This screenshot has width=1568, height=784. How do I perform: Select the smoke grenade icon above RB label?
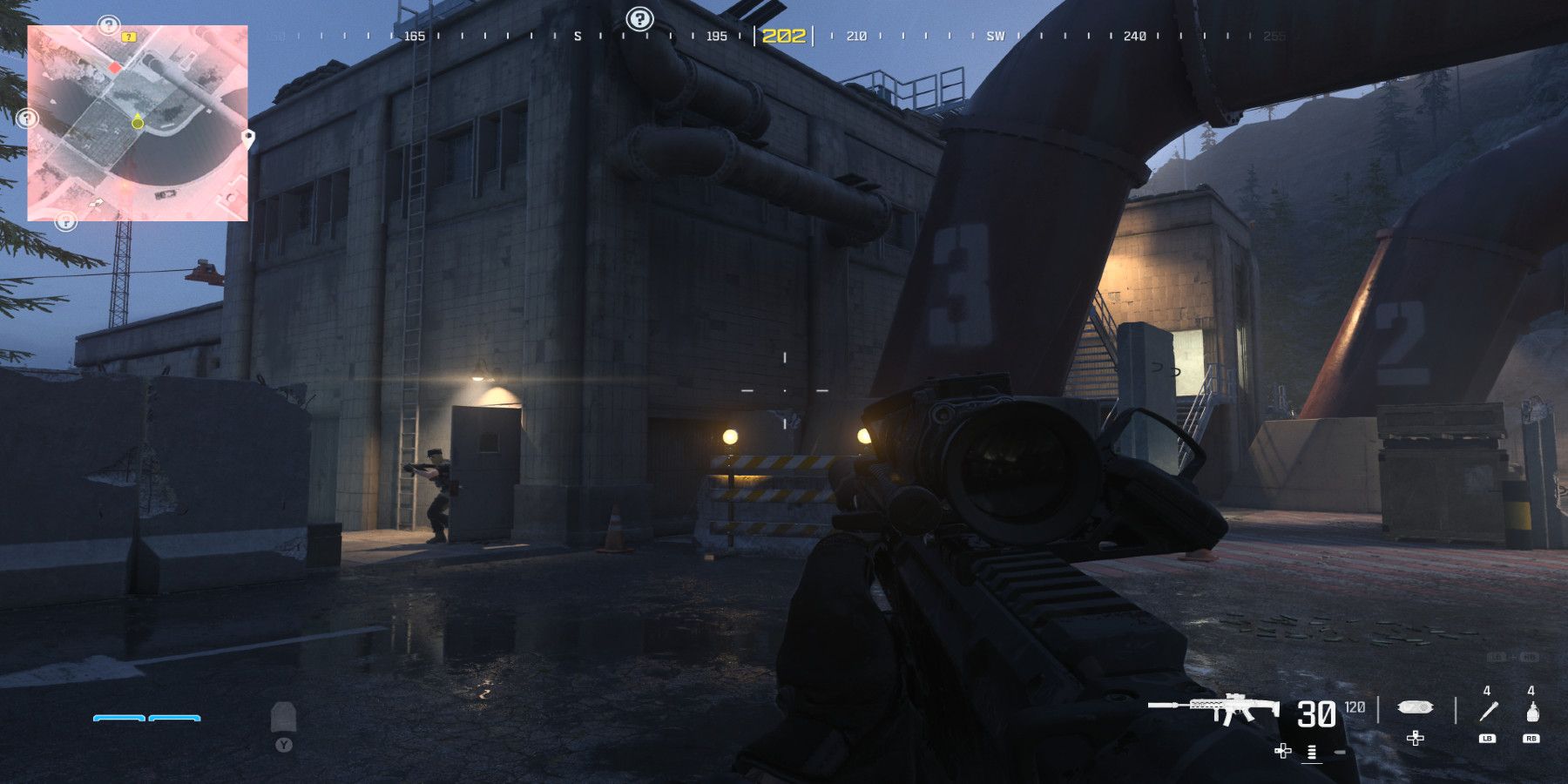point(1531,711)
